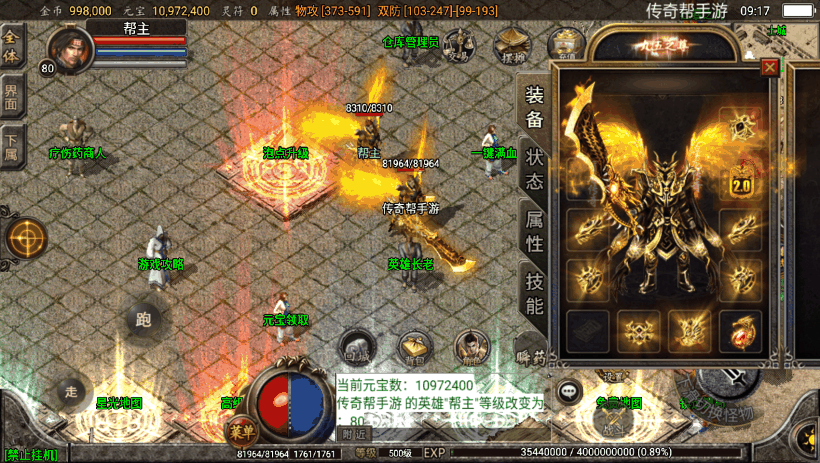Select the 技能 (Skills) tab
The width and height of the screenshot is (820, 463).
[535, 292]
